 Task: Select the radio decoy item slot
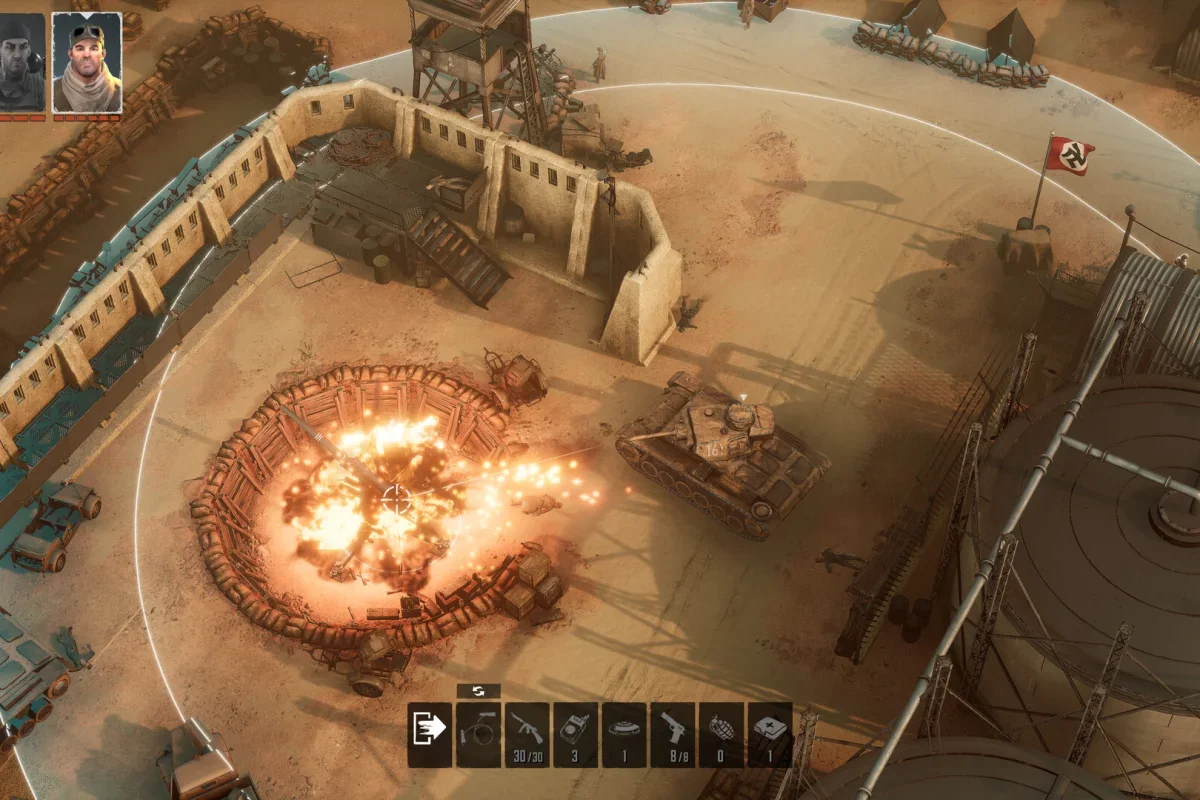(576, 734)
